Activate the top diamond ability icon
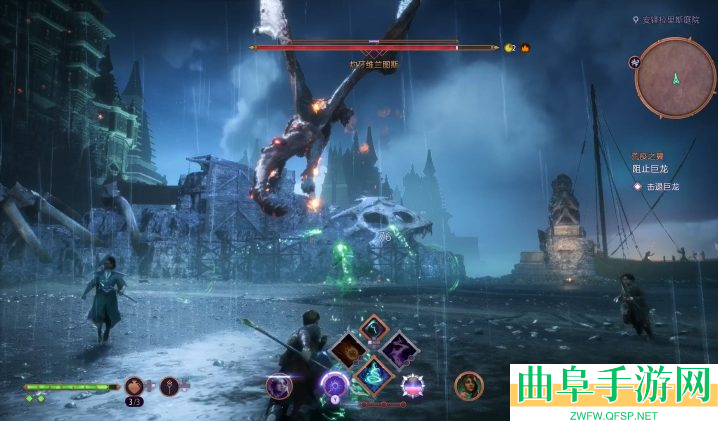The width and height of the screenshot is (718, 421). point(374,326)
